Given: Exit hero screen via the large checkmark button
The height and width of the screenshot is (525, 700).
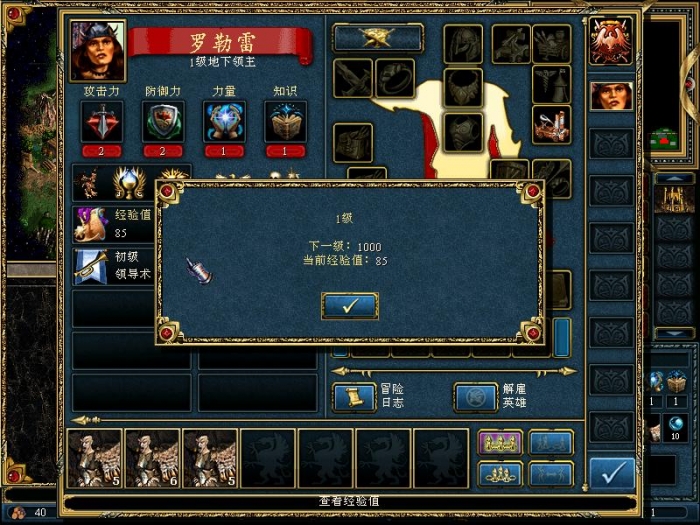Looking at the screenshot, I should pyautogui.click(x=611, y=472).
